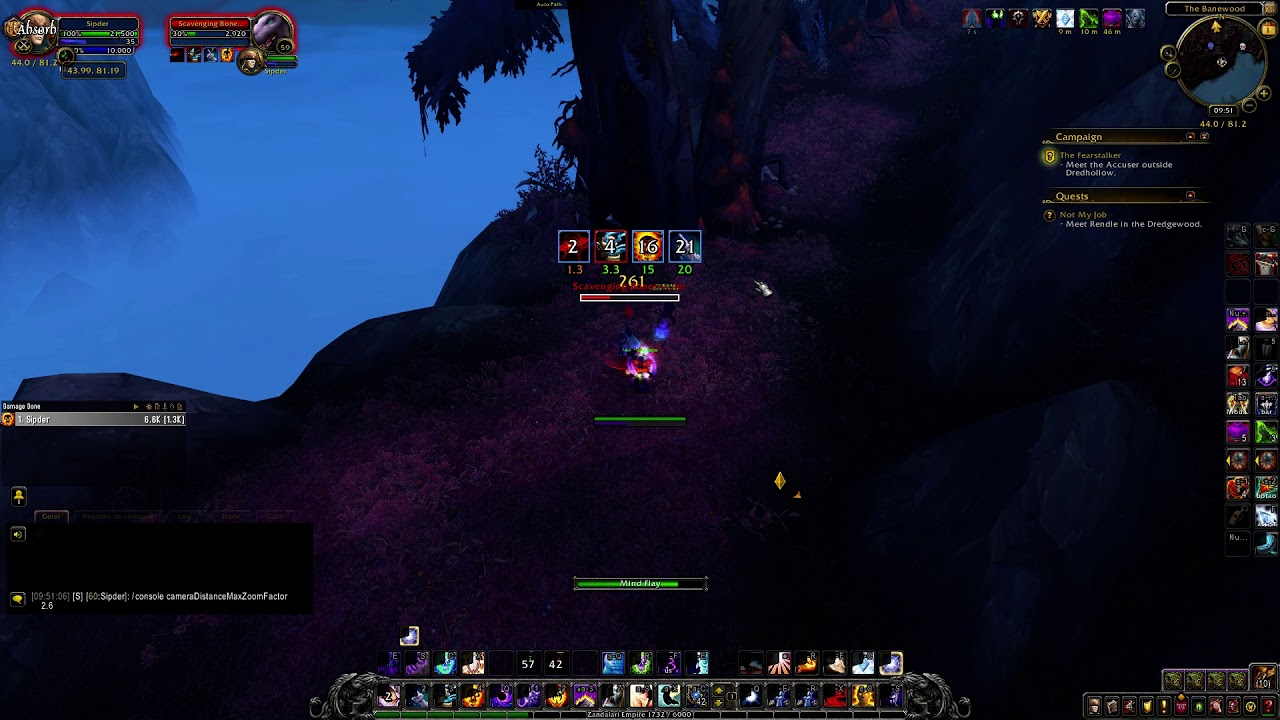This screenshot has height=720, width=1280.
Task: Click the skull icon on Sipder's damage bar
Action: point(8,419)
